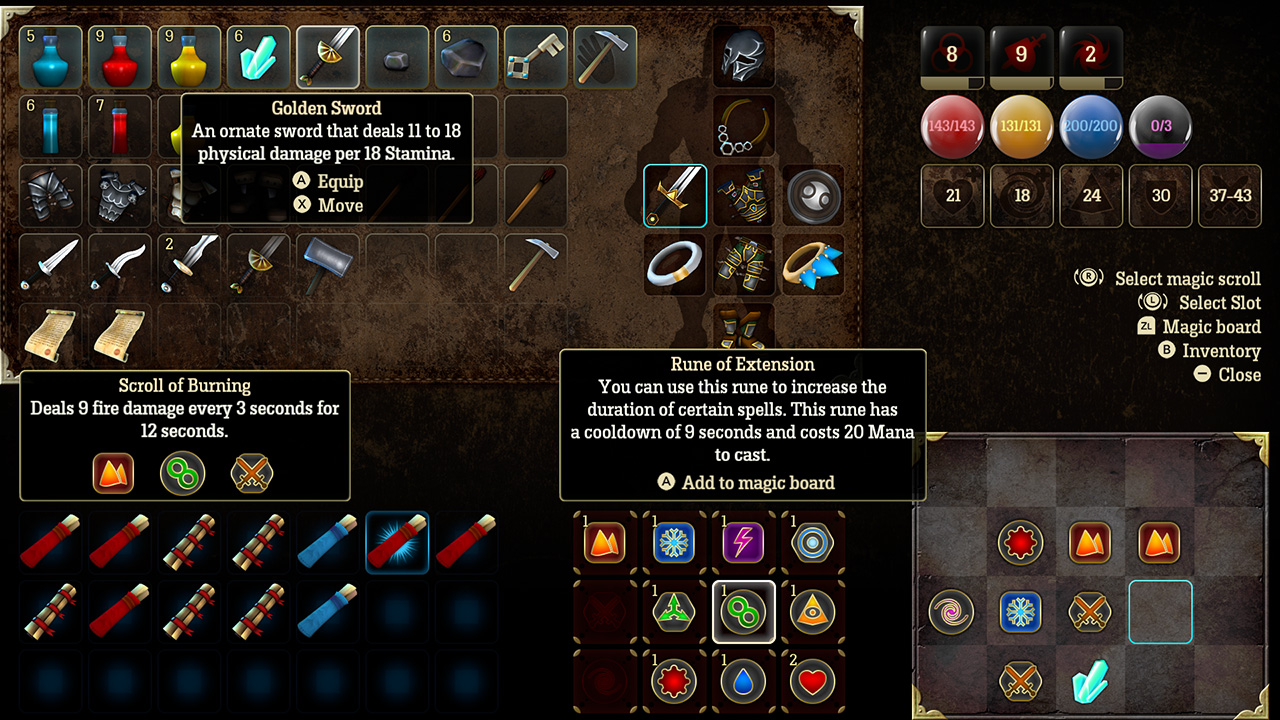Select the fire rune in the rune inventory
This screenshot has height=720, width=1280.
coord(604,543)
